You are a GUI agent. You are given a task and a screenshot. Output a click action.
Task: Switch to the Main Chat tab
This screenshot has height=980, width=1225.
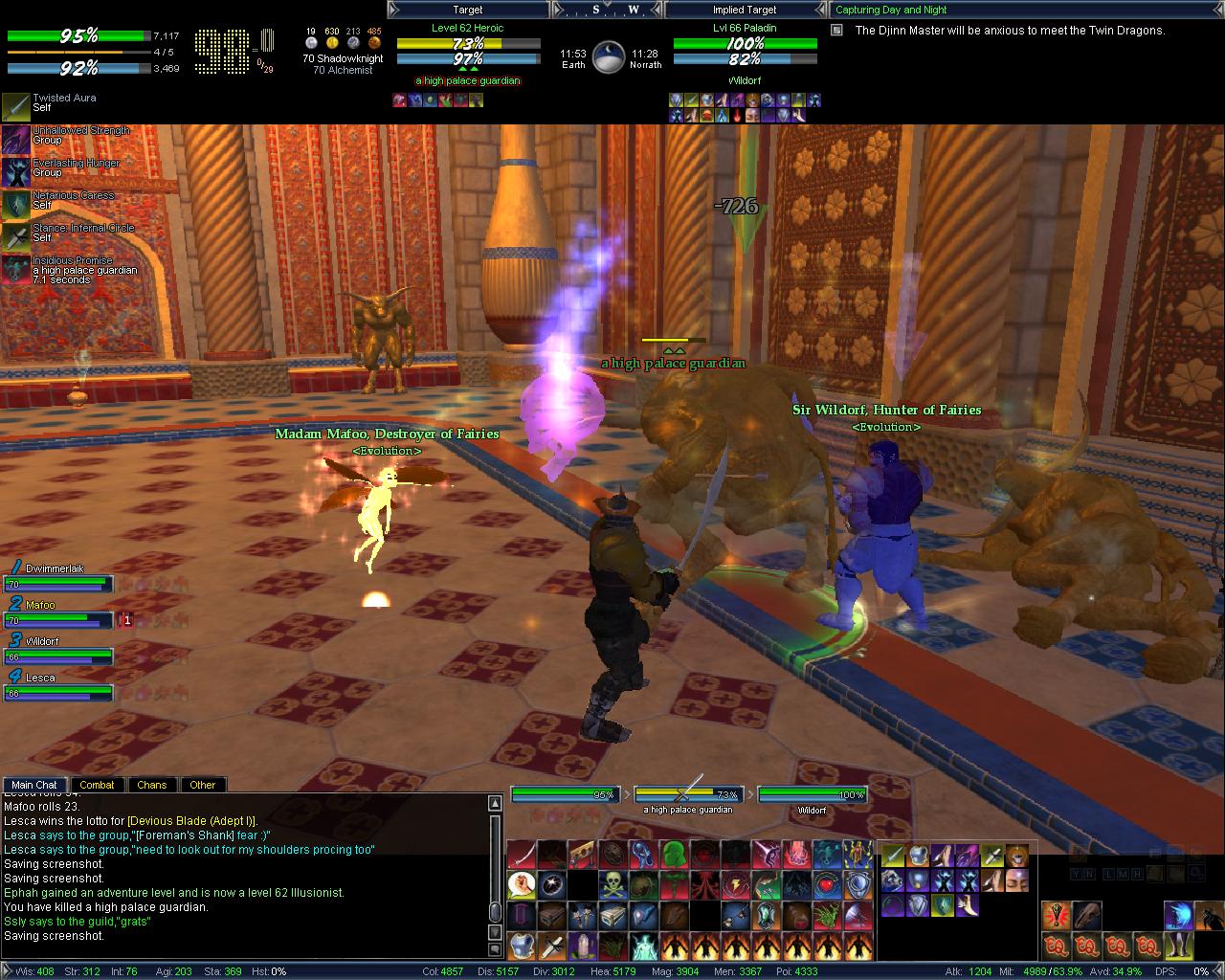[x=34, y=785]
